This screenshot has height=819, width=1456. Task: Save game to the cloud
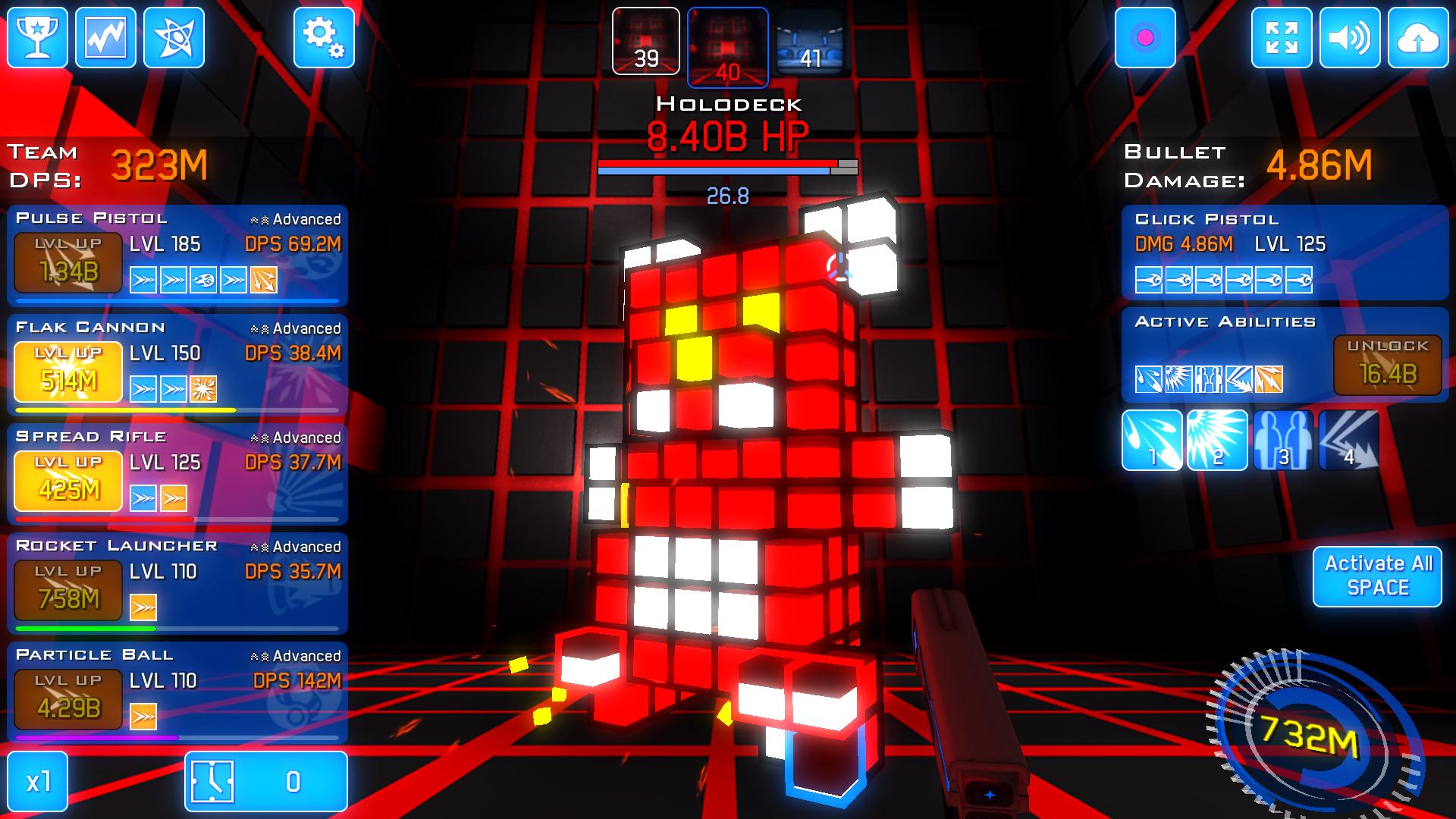pyautogui.click(x=1418, y=38)
